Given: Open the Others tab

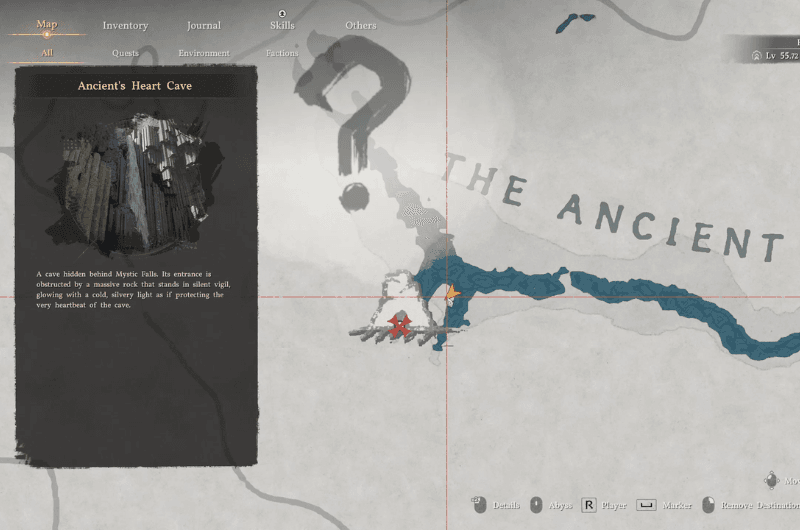Looking at the screenshot, I should pos(361,26).
